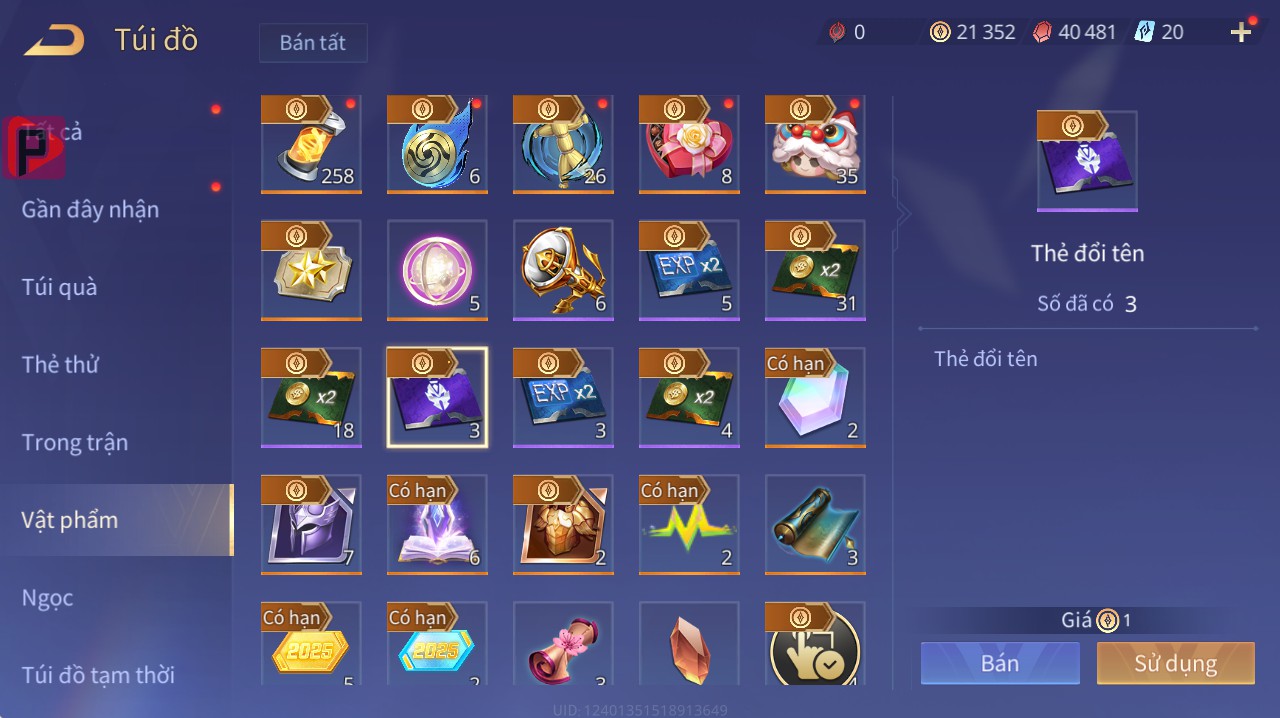Sell the item with Bán button
Screen dimensions: 1280x718
pos(1000,663)
